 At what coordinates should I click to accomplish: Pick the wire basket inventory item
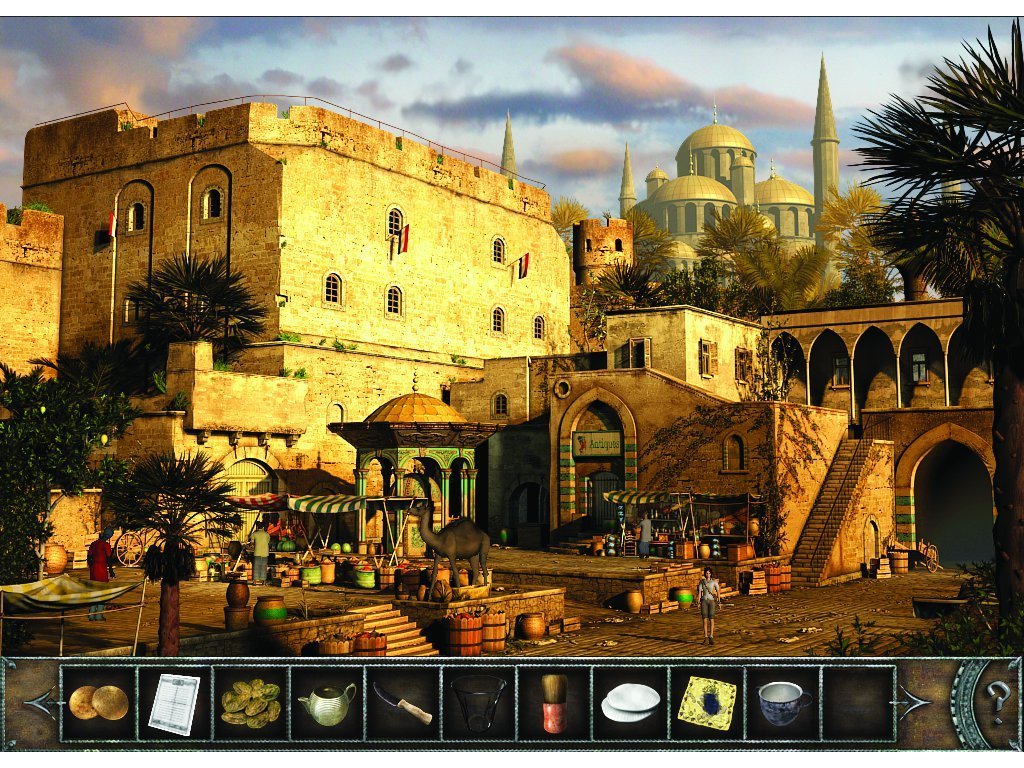478,703
